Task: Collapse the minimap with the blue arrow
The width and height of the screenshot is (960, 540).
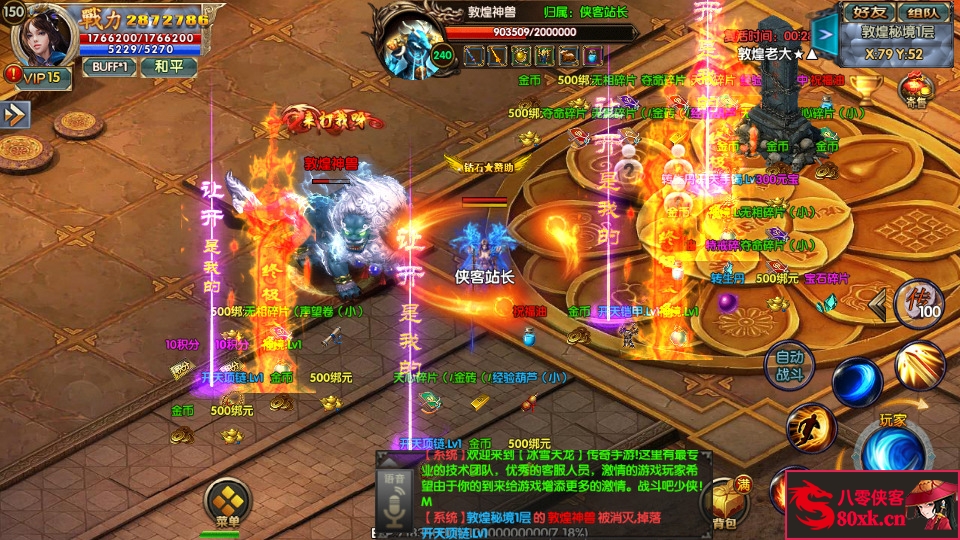Action: (x=824, y=31)
